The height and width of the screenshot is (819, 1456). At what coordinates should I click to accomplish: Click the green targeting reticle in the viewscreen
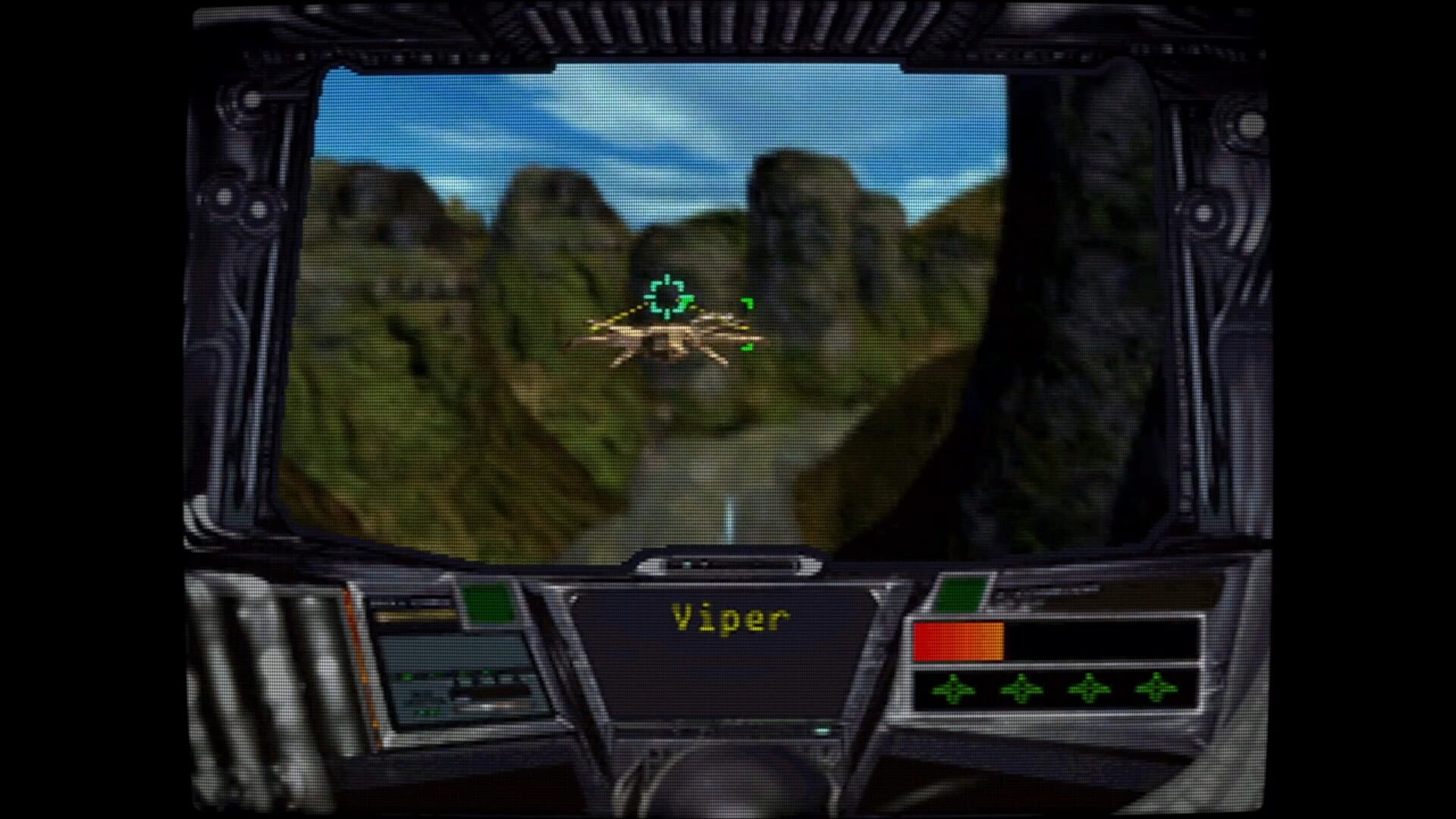coord(666,297)
